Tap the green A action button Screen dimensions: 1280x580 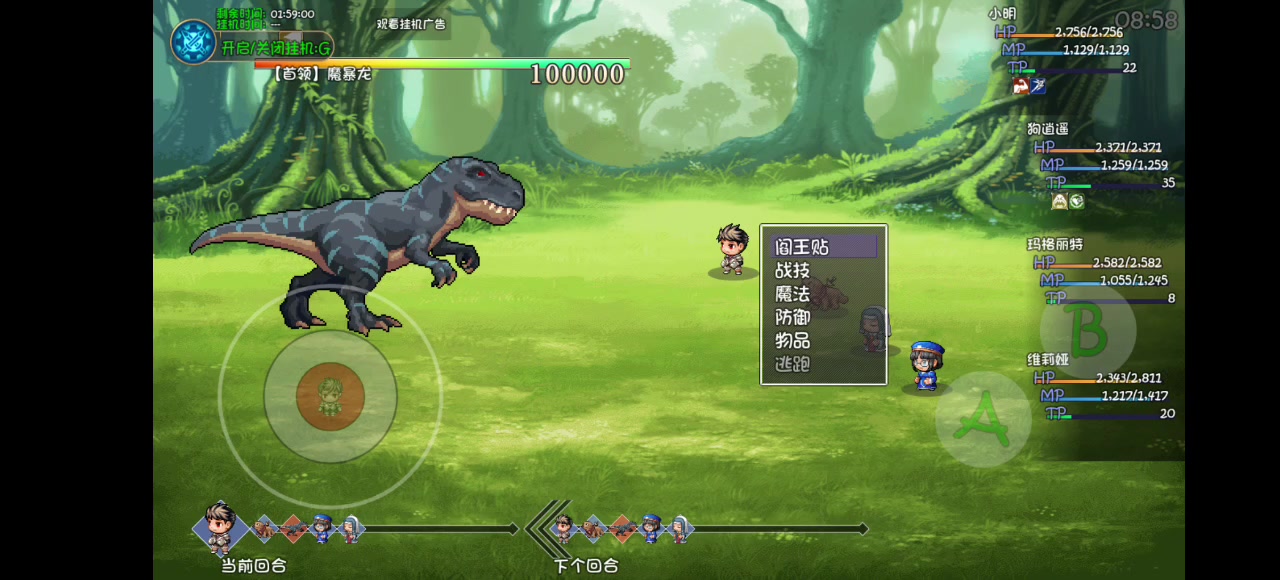pyautogui.click(x=983, y=419)
